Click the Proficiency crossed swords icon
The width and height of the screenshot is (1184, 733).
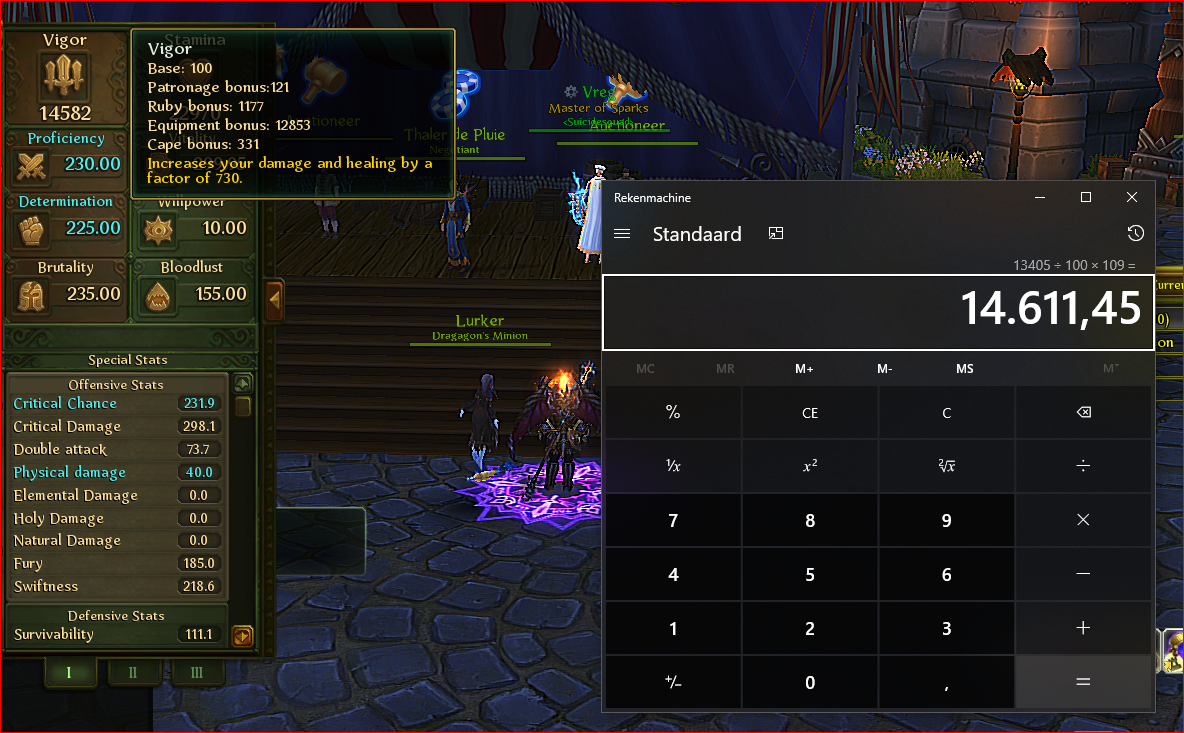32,165
